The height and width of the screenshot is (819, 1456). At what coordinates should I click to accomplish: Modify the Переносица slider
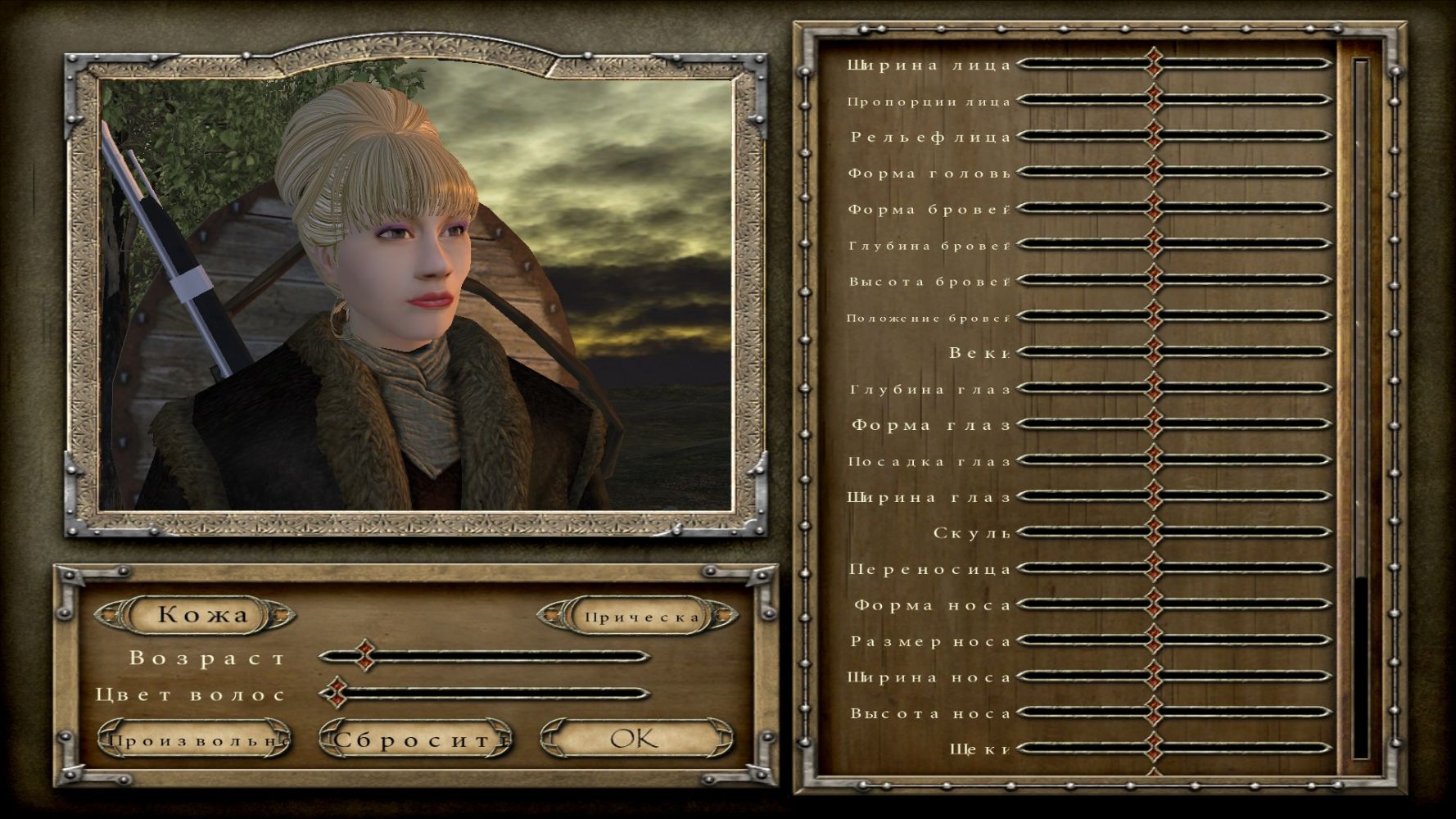[x=1154, y=568]
